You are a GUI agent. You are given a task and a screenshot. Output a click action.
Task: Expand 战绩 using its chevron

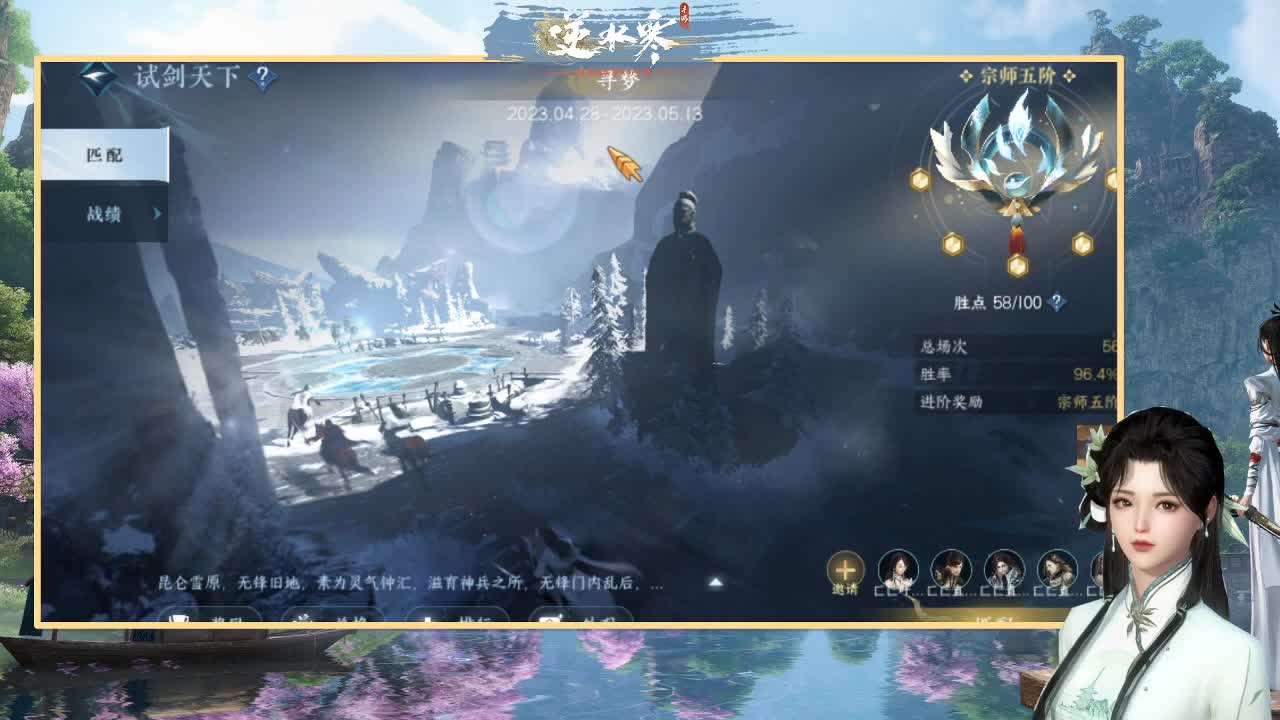pyautogui.click(x=156, y=212)
